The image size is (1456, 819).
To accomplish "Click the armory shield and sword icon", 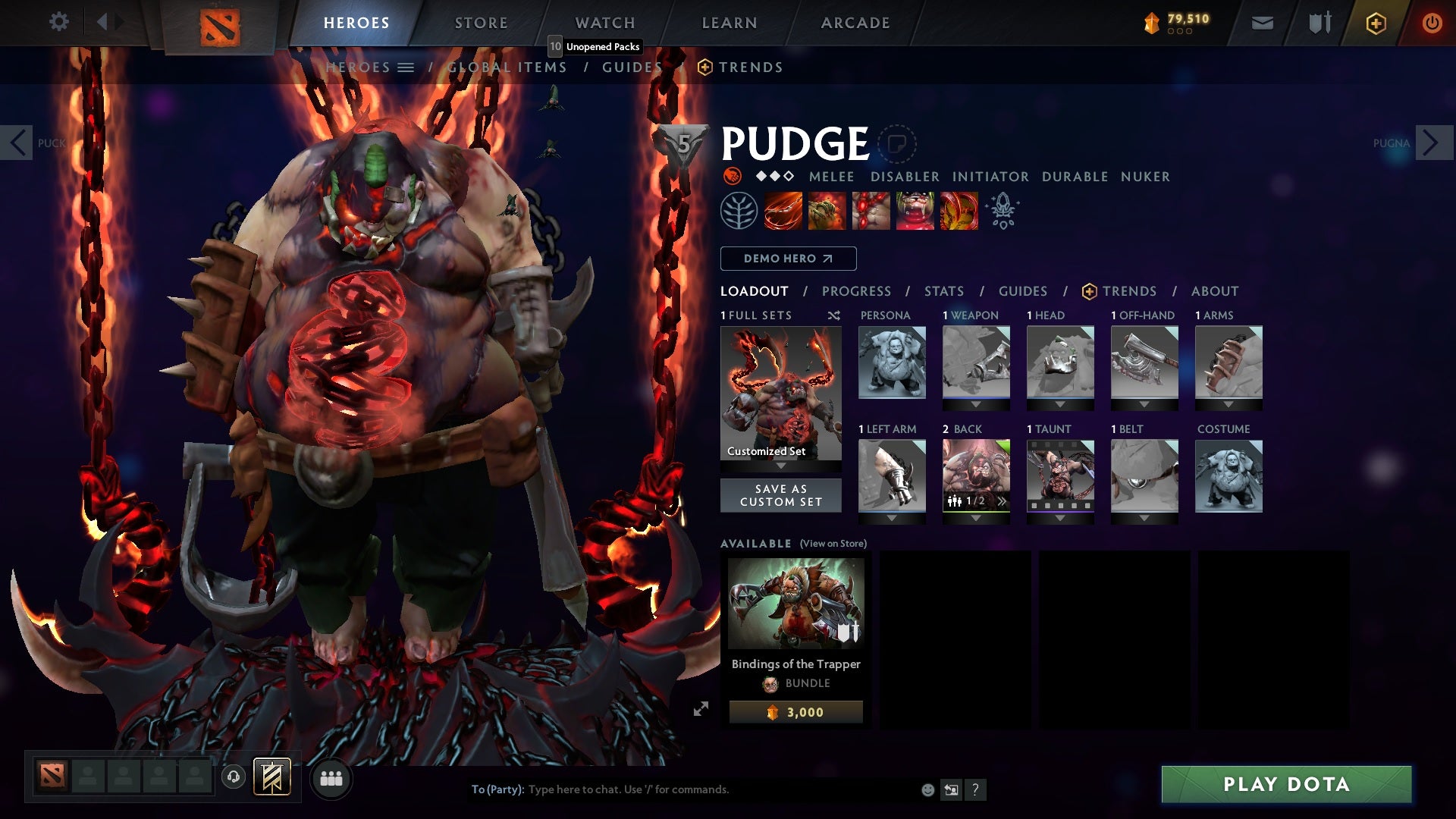I will pos(1319,23).
